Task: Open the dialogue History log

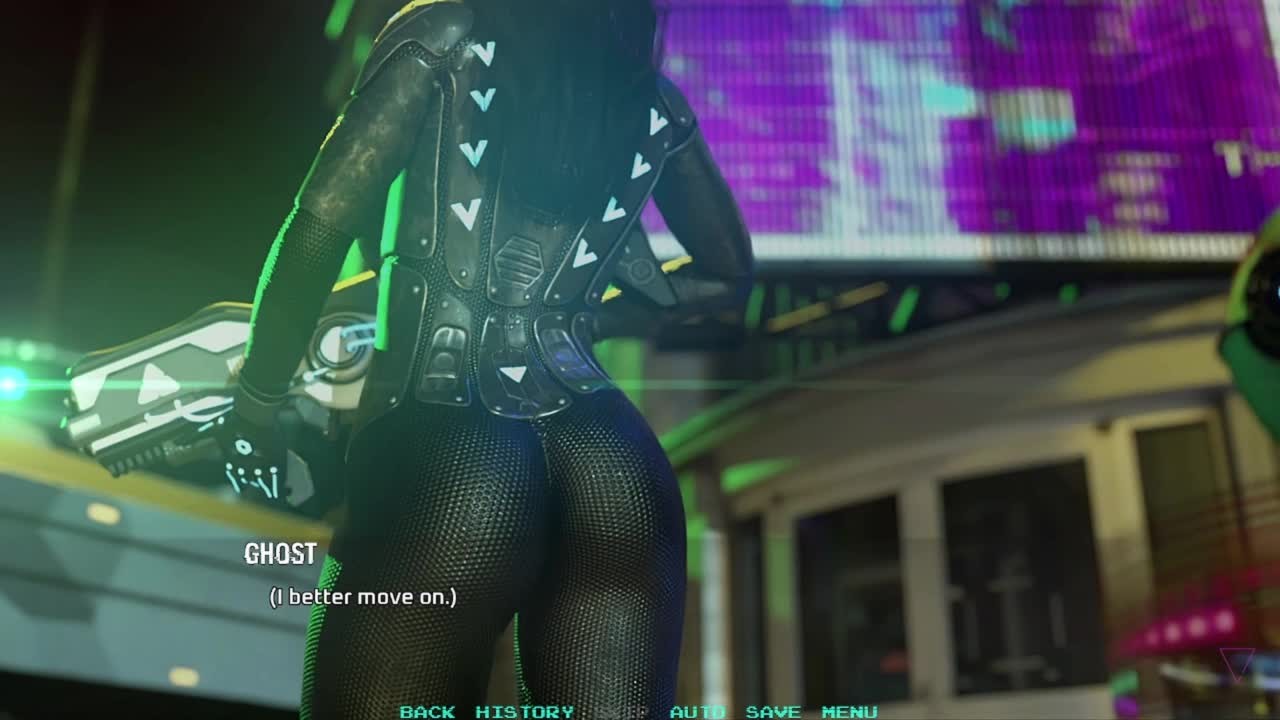Action: [524, 712]
